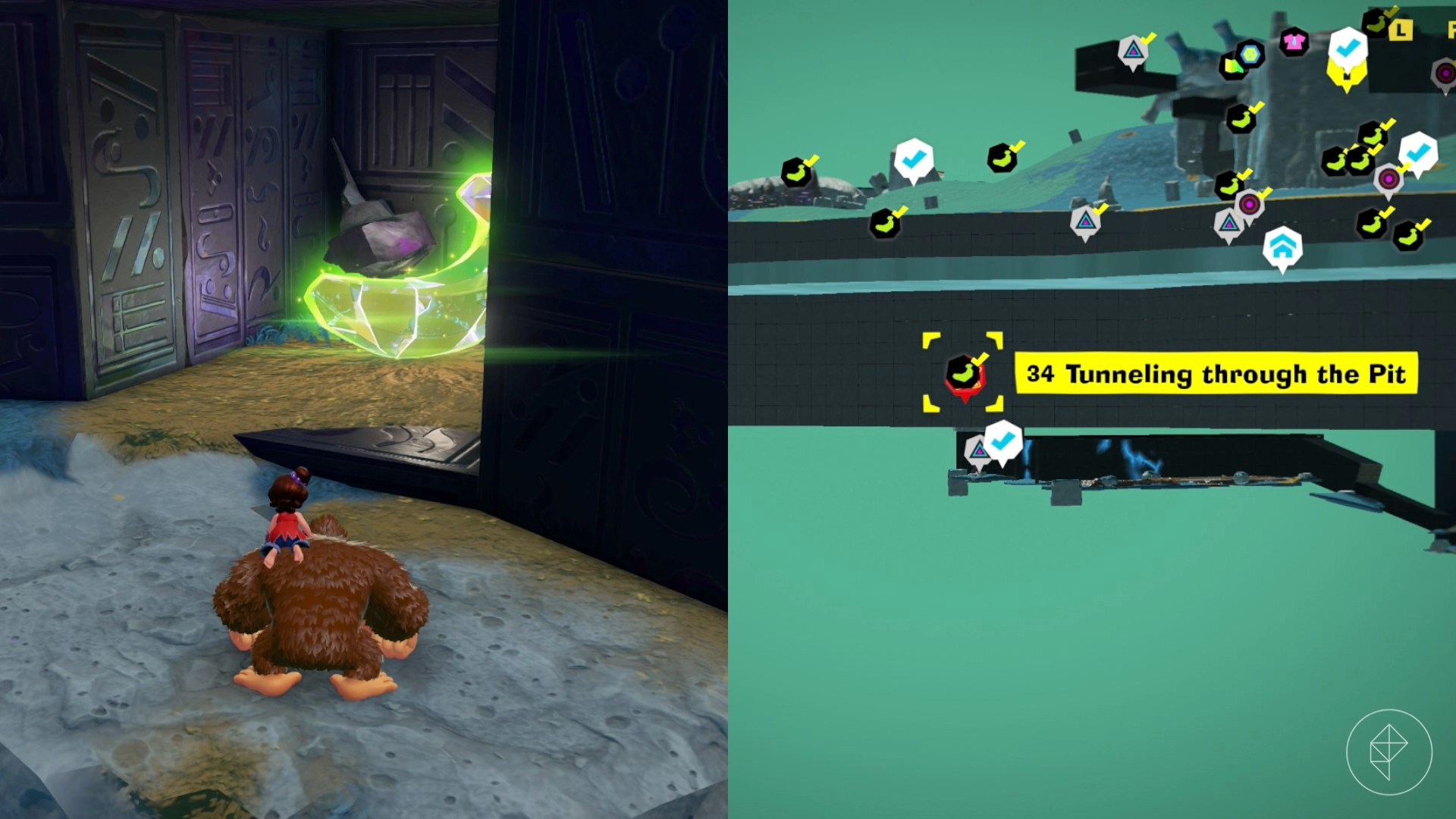Click the banana marker on the left snowy ridge
The height and width of the screenshot is (819, 1456).
pyautogui.click(x=796, y=173)
